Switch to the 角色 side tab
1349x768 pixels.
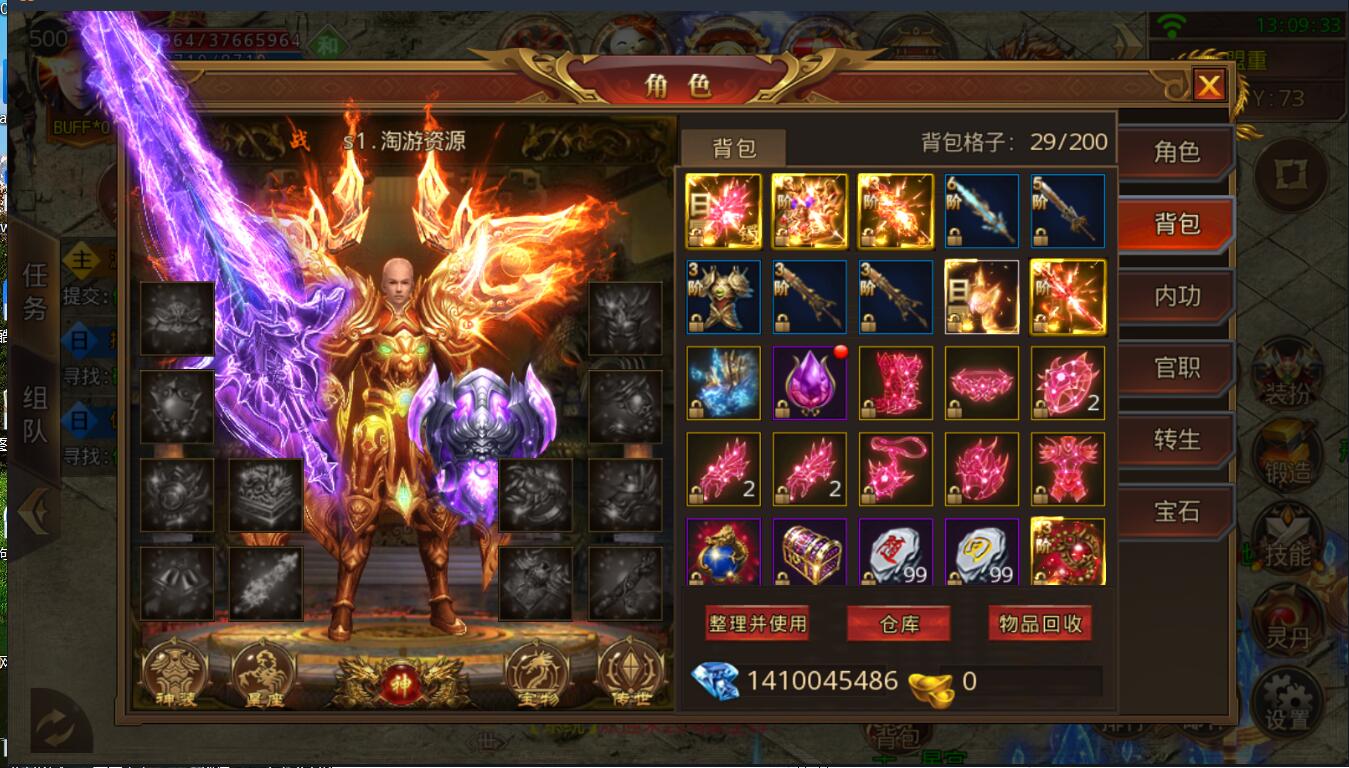point(1176,152)
